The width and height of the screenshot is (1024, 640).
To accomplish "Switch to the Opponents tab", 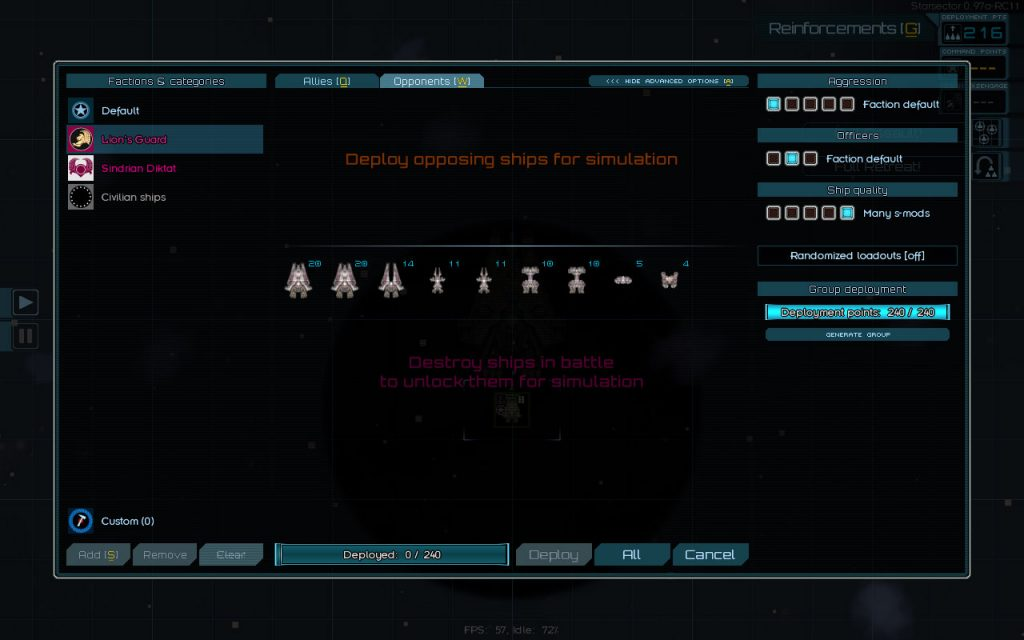I will click(x=431, y=81).
